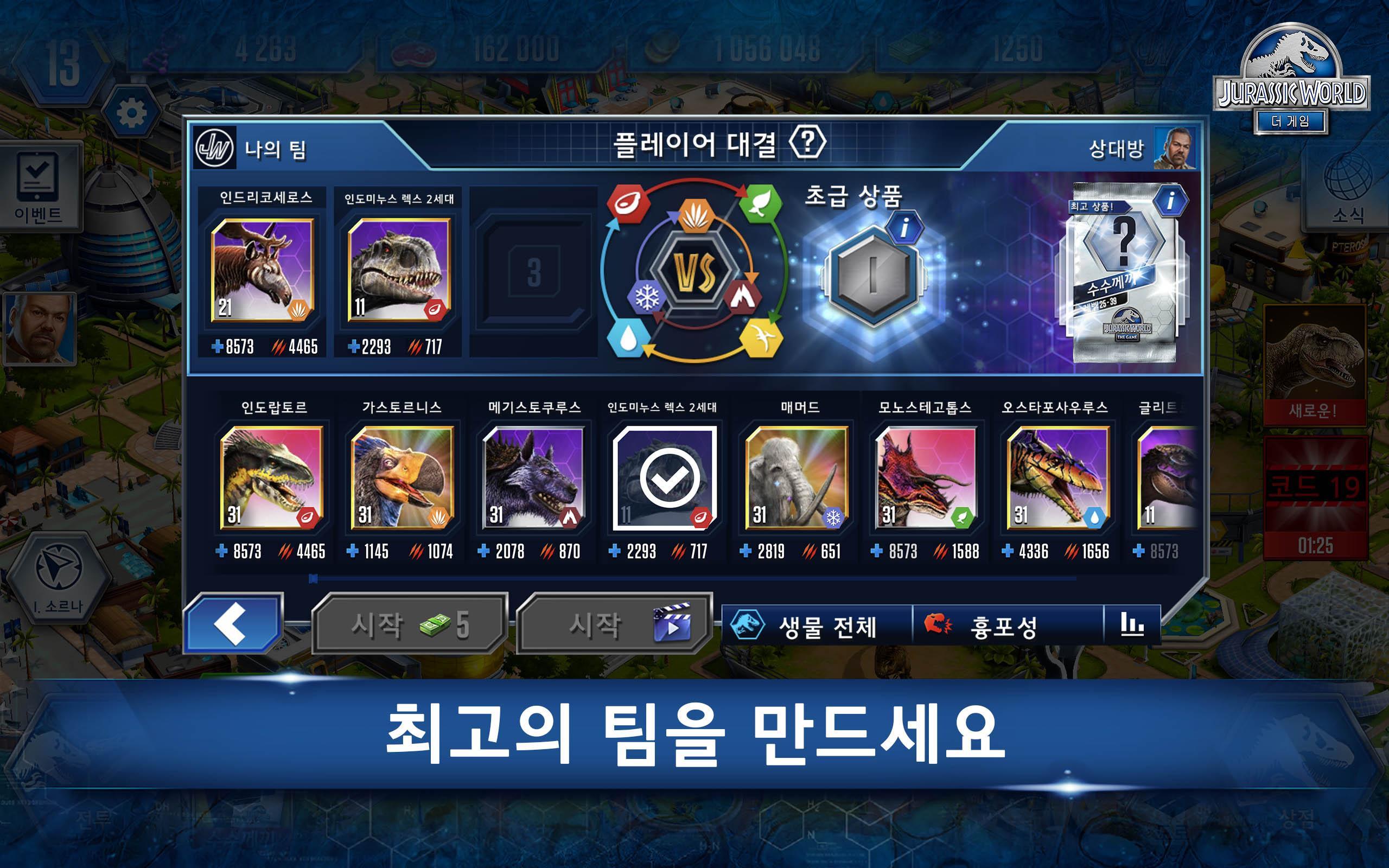Add the 매머드 to the team

point(795,477)
